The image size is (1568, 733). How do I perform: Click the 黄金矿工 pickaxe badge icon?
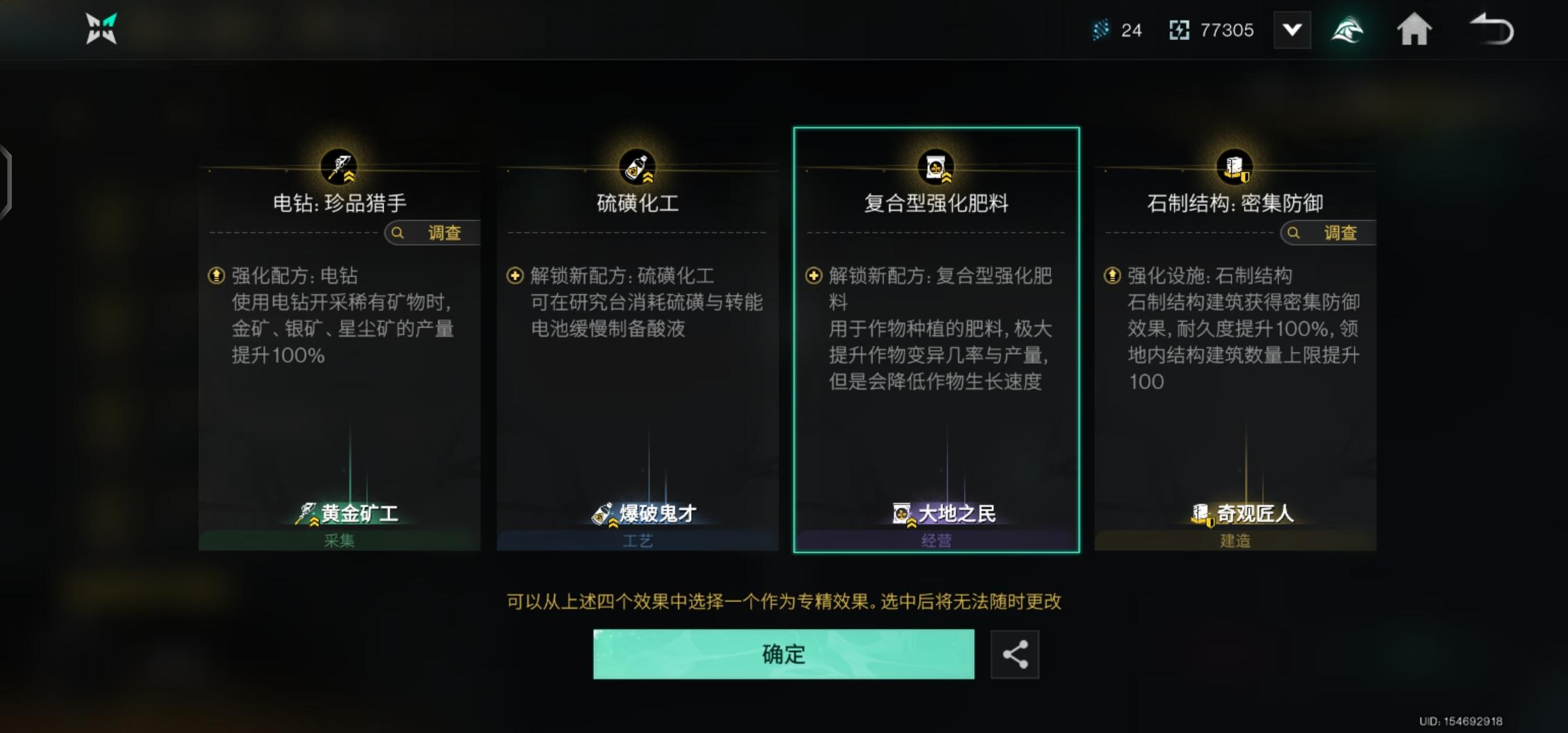pyautogui.click(x=307, y=514)
